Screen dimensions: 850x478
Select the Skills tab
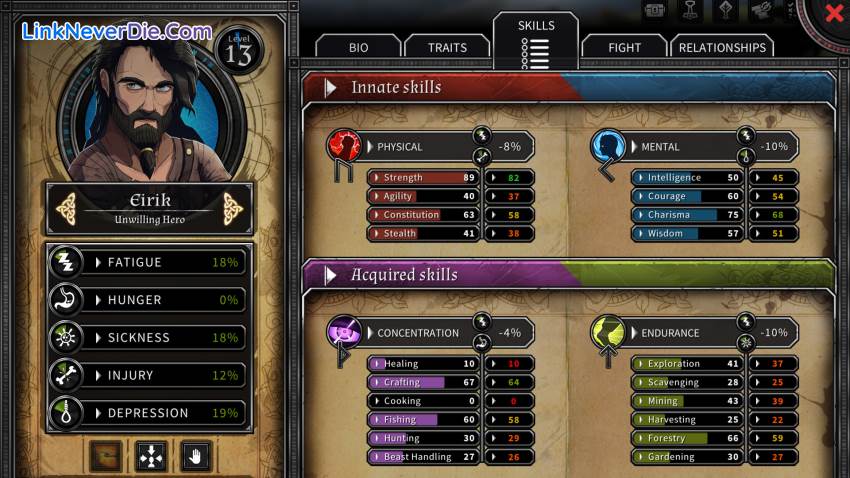536,40
